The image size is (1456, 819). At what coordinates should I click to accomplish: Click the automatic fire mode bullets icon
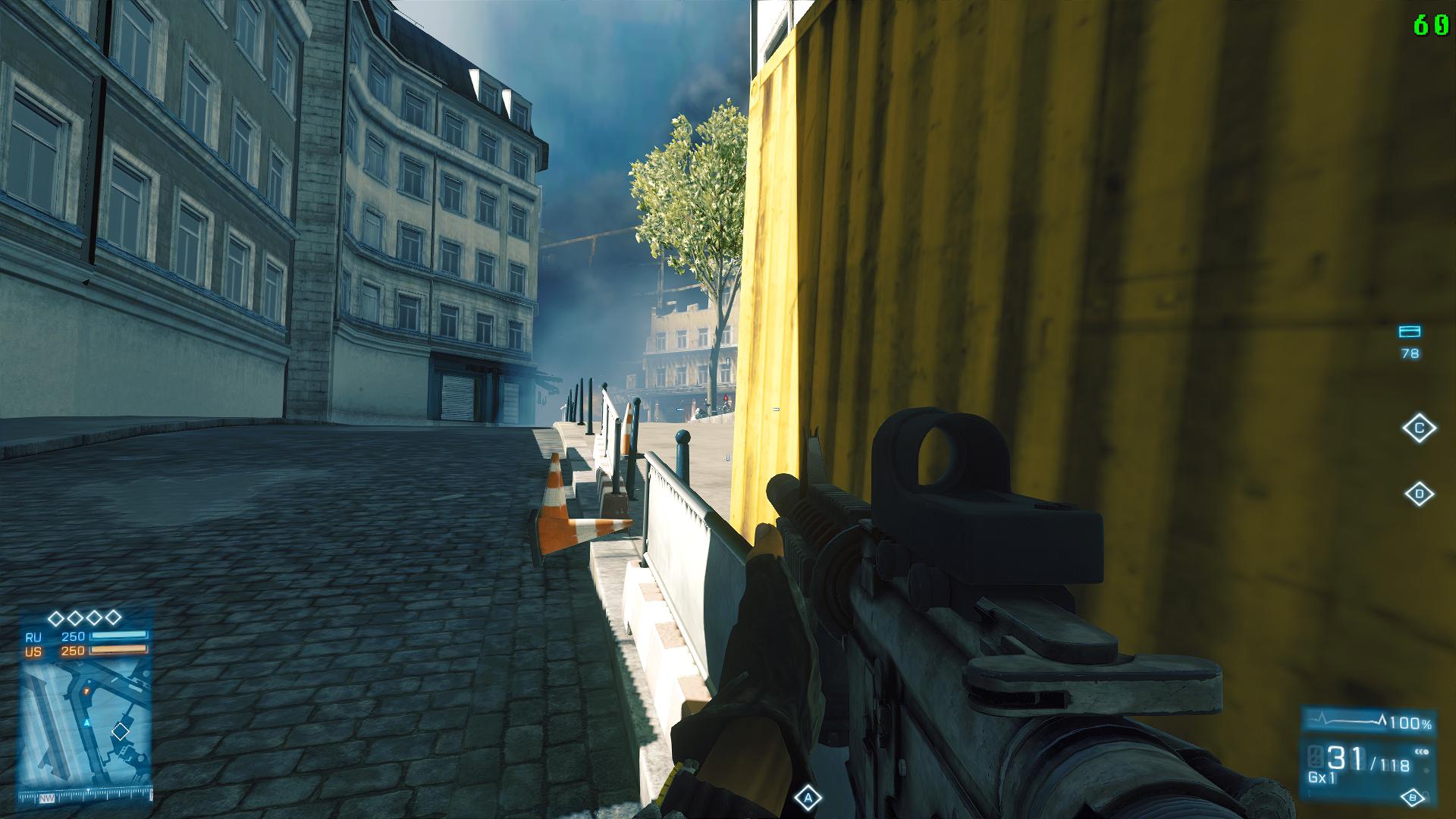coord(1423,751)
